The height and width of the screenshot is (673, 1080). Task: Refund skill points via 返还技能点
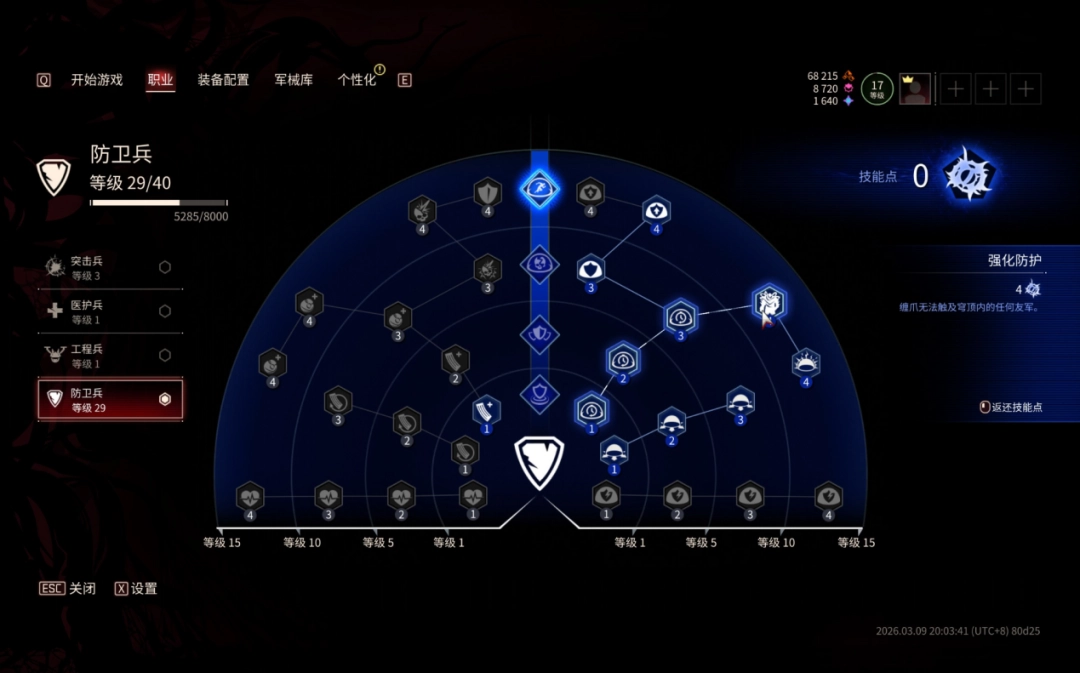coord(1014,408)
